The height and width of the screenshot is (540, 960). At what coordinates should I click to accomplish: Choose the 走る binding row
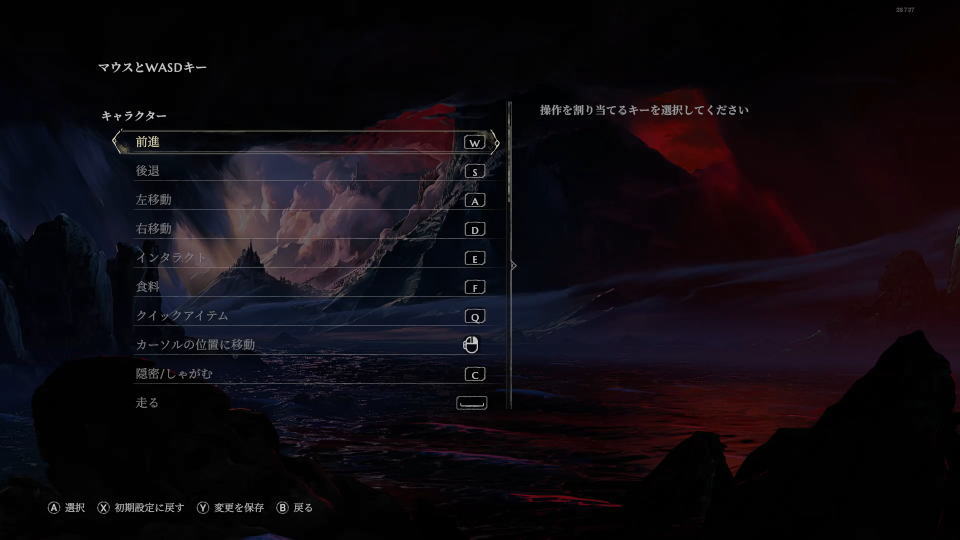(305, 403)
